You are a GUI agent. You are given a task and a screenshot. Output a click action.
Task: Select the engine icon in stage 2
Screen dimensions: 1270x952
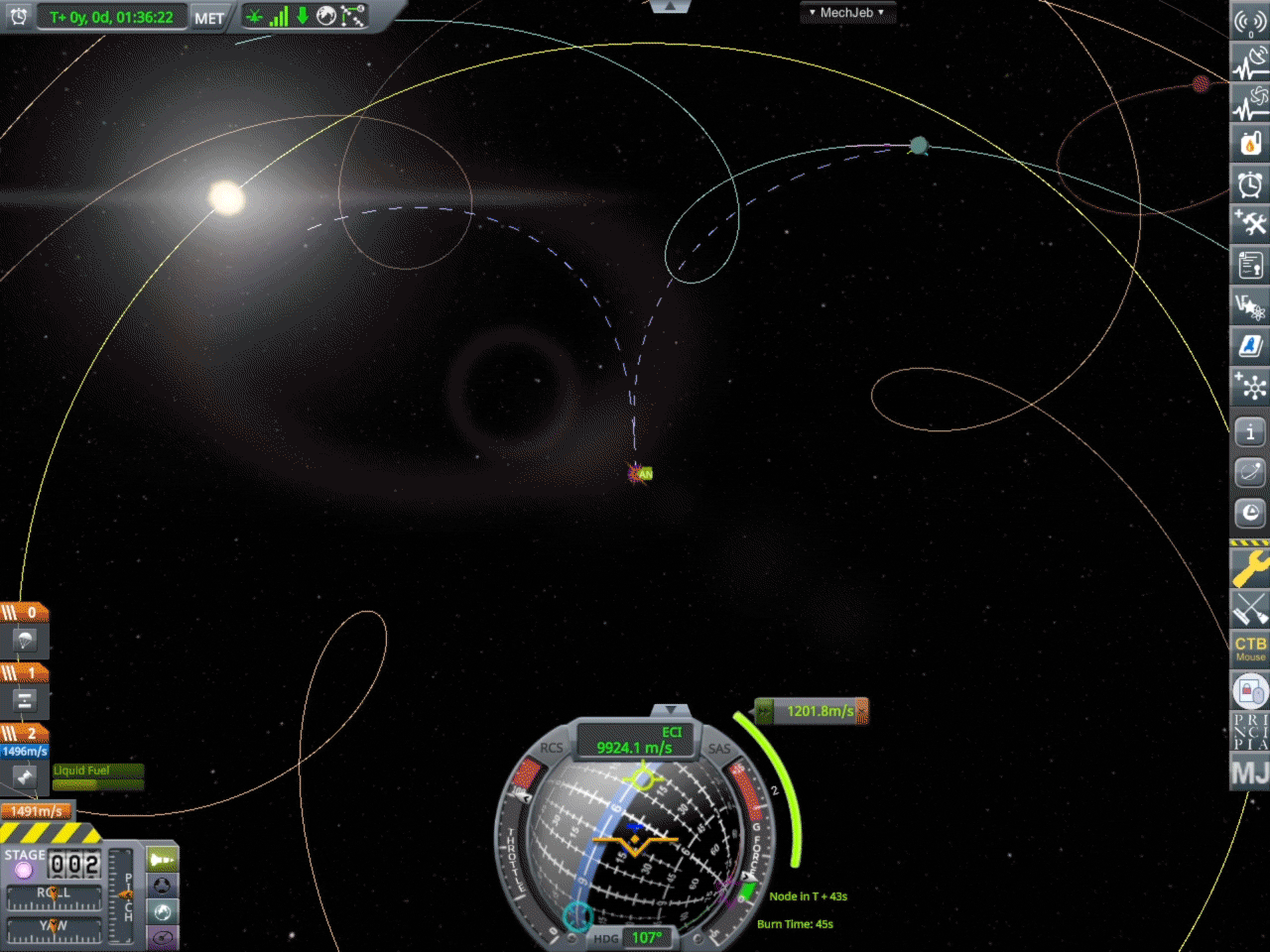pos(25,777)
